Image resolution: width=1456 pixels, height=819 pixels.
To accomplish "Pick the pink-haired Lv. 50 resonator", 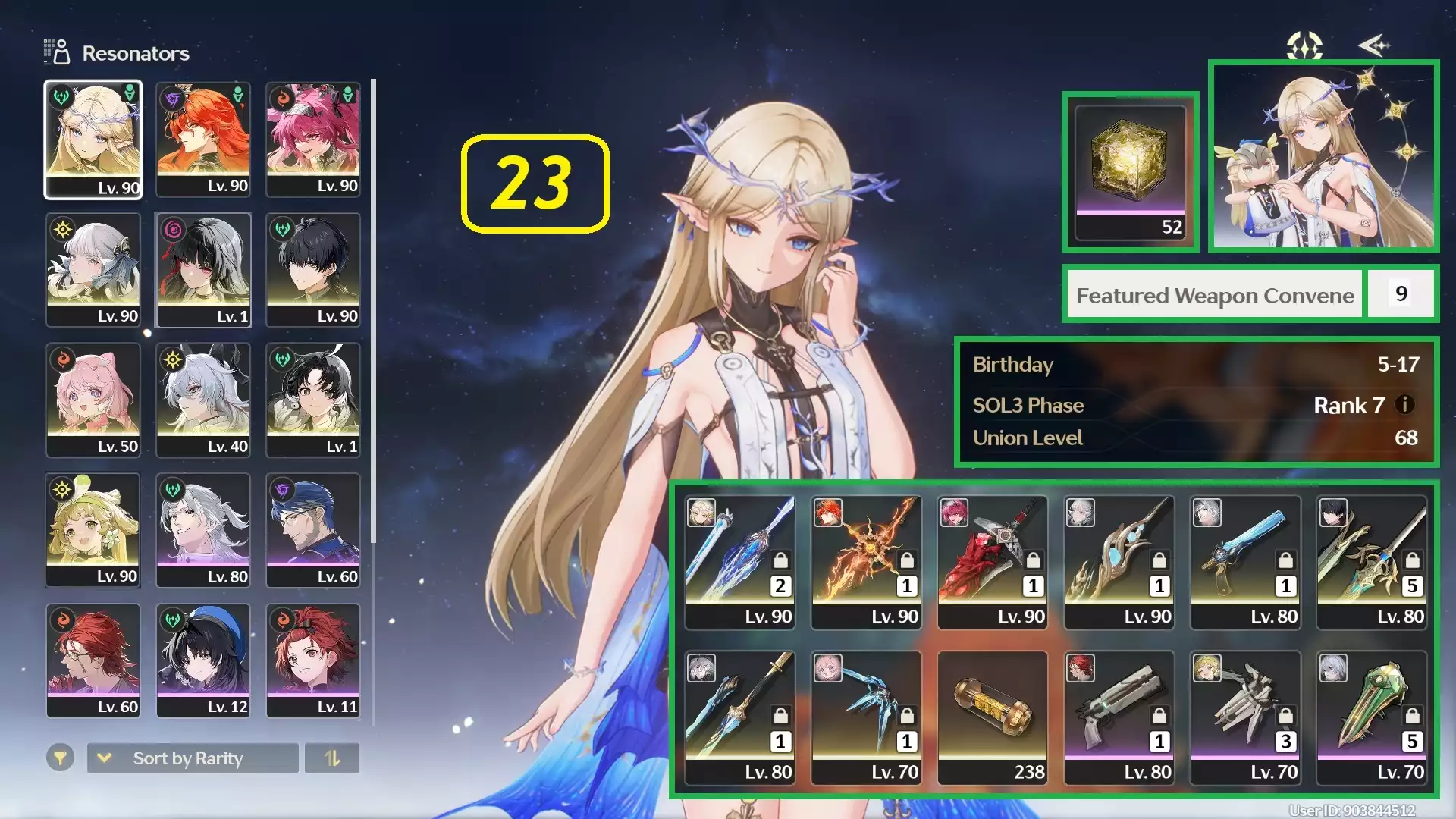I will [93, 400].
